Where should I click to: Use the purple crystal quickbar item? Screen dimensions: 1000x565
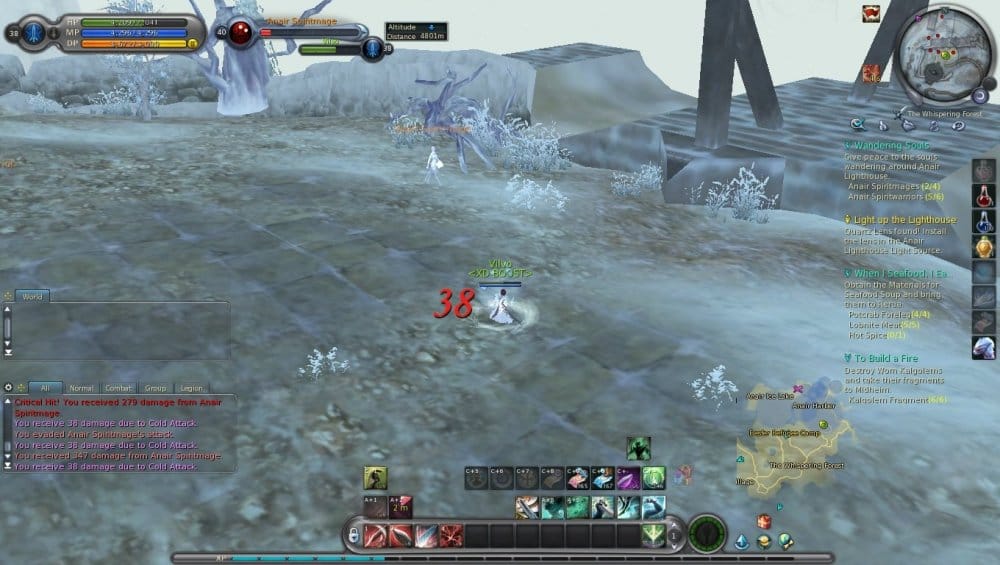point(627,479)
